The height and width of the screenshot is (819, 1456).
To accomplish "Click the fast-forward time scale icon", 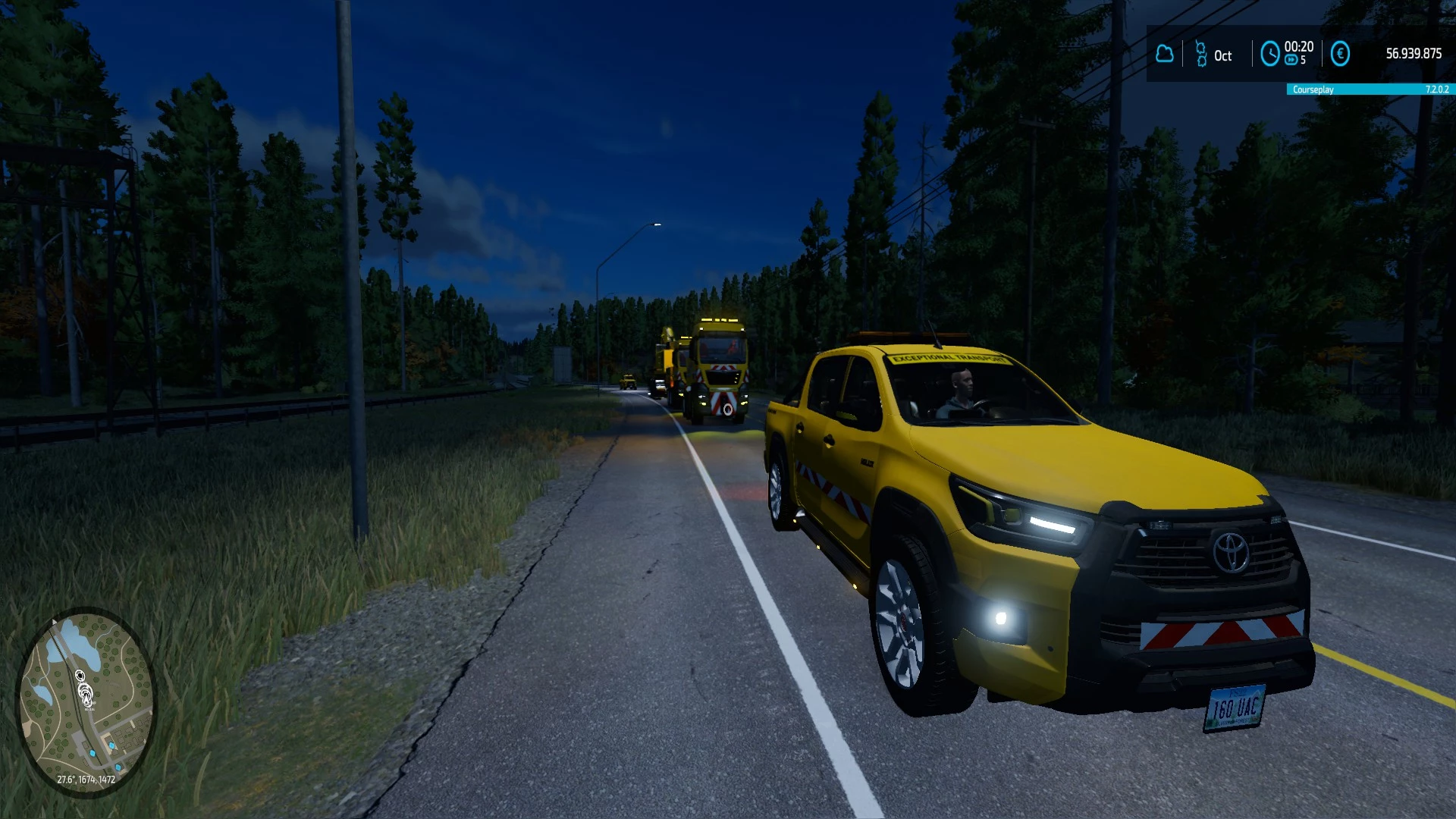I will [x=1289, y=60].
